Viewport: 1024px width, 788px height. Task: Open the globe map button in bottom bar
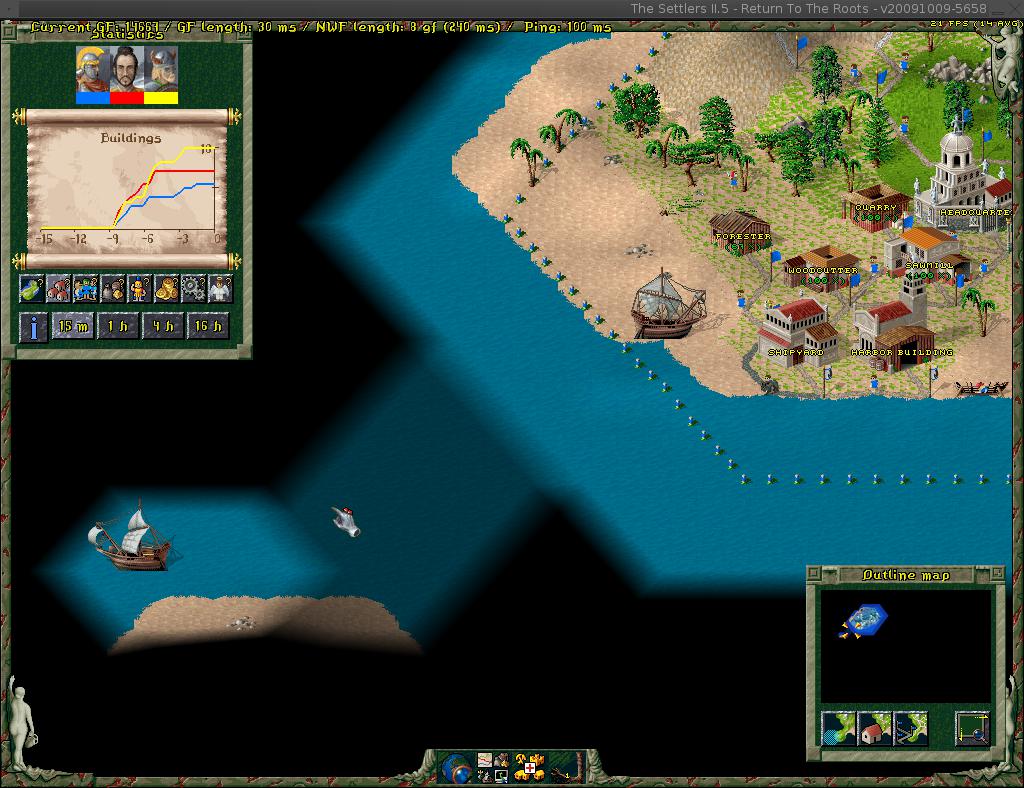(x=456, y=767)
